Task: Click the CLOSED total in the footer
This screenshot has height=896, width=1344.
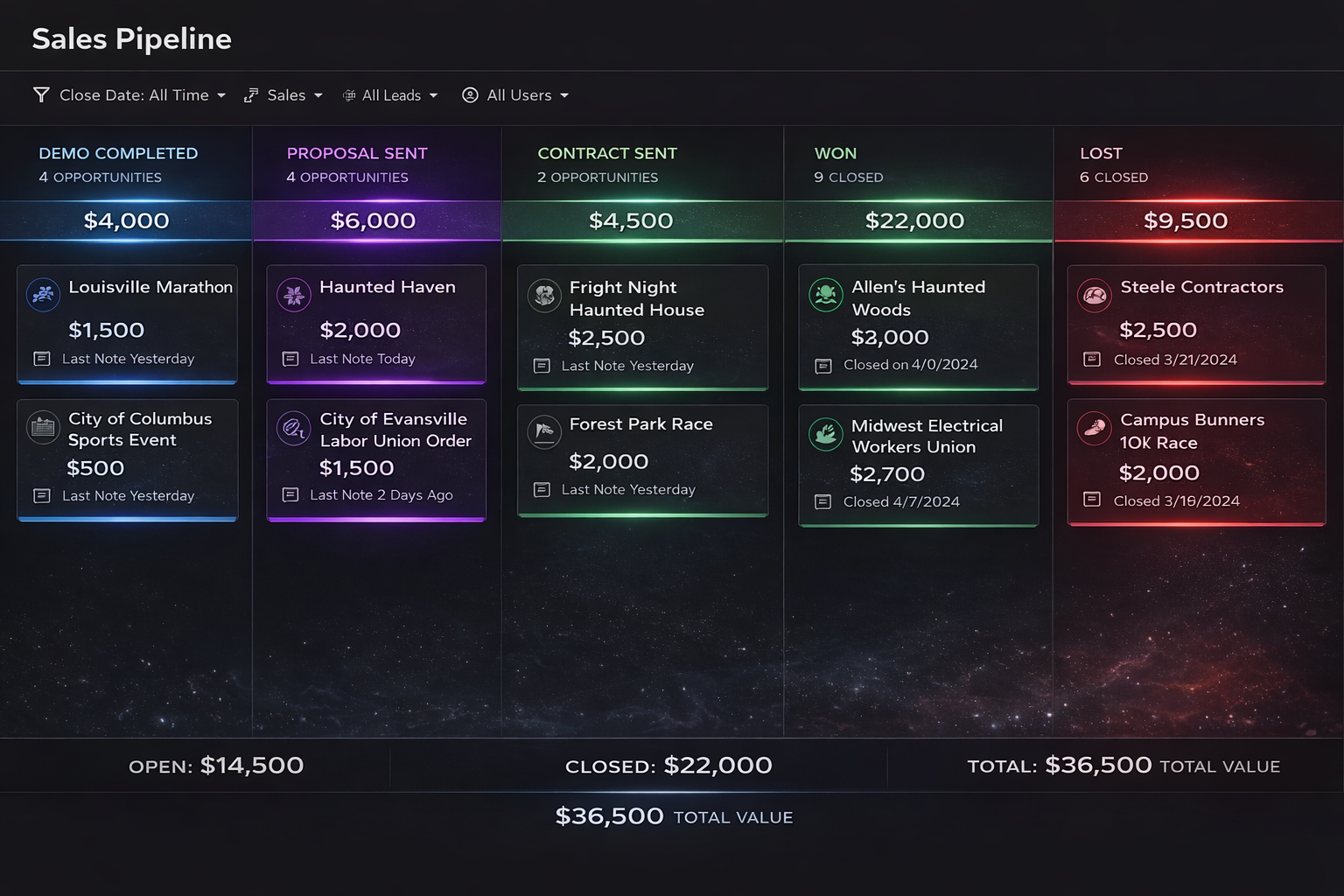Action: click(x=669, y=765)
